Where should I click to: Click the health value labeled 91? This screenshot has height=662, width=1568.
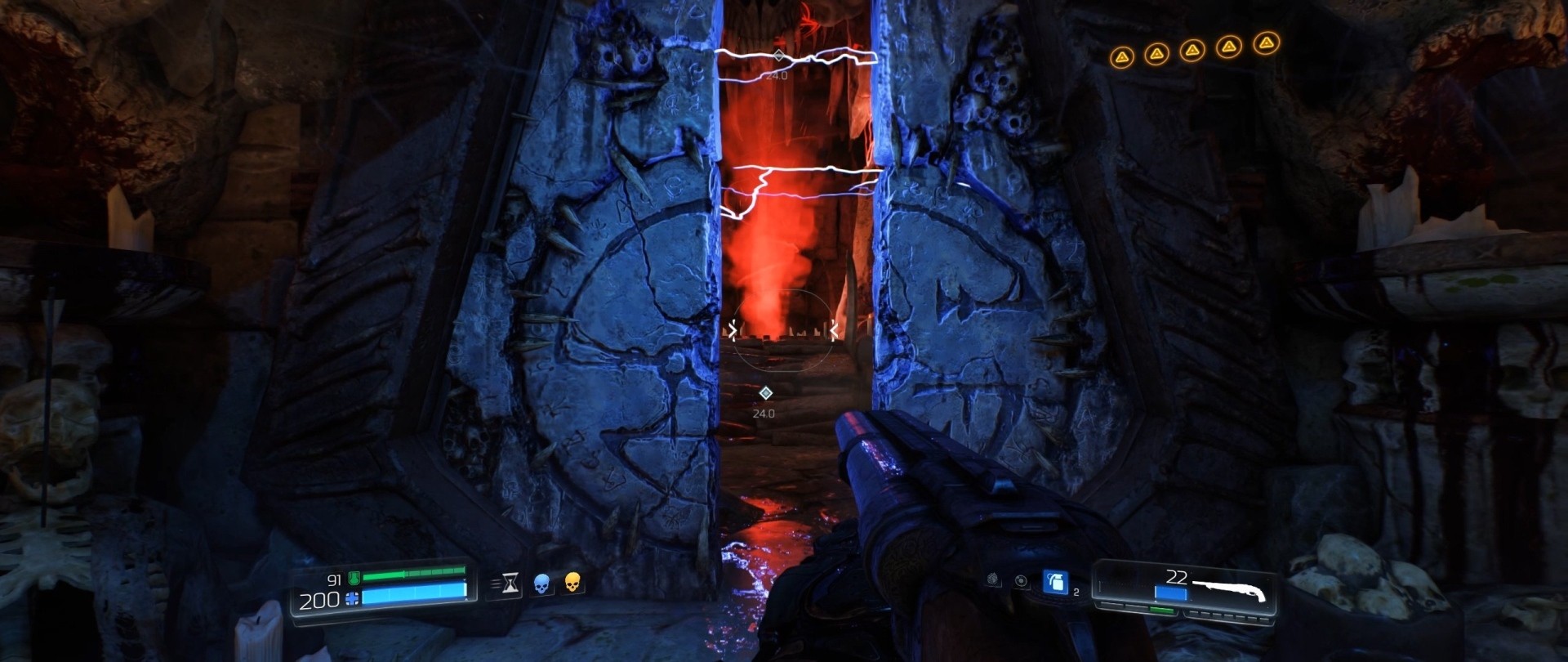coord(335,580)
